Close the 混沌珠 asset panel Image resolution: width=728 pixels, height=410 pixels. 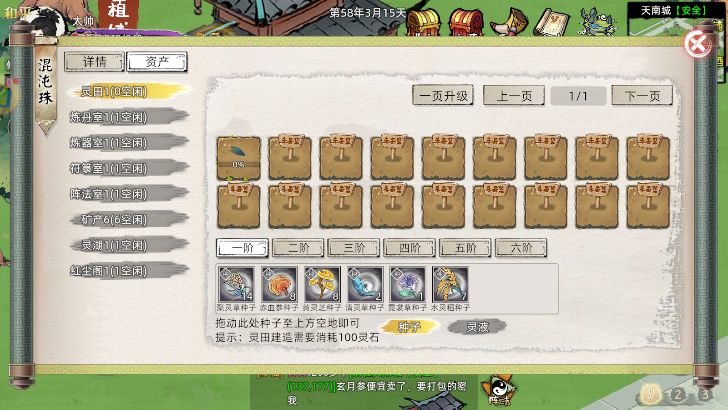[697, 44]
